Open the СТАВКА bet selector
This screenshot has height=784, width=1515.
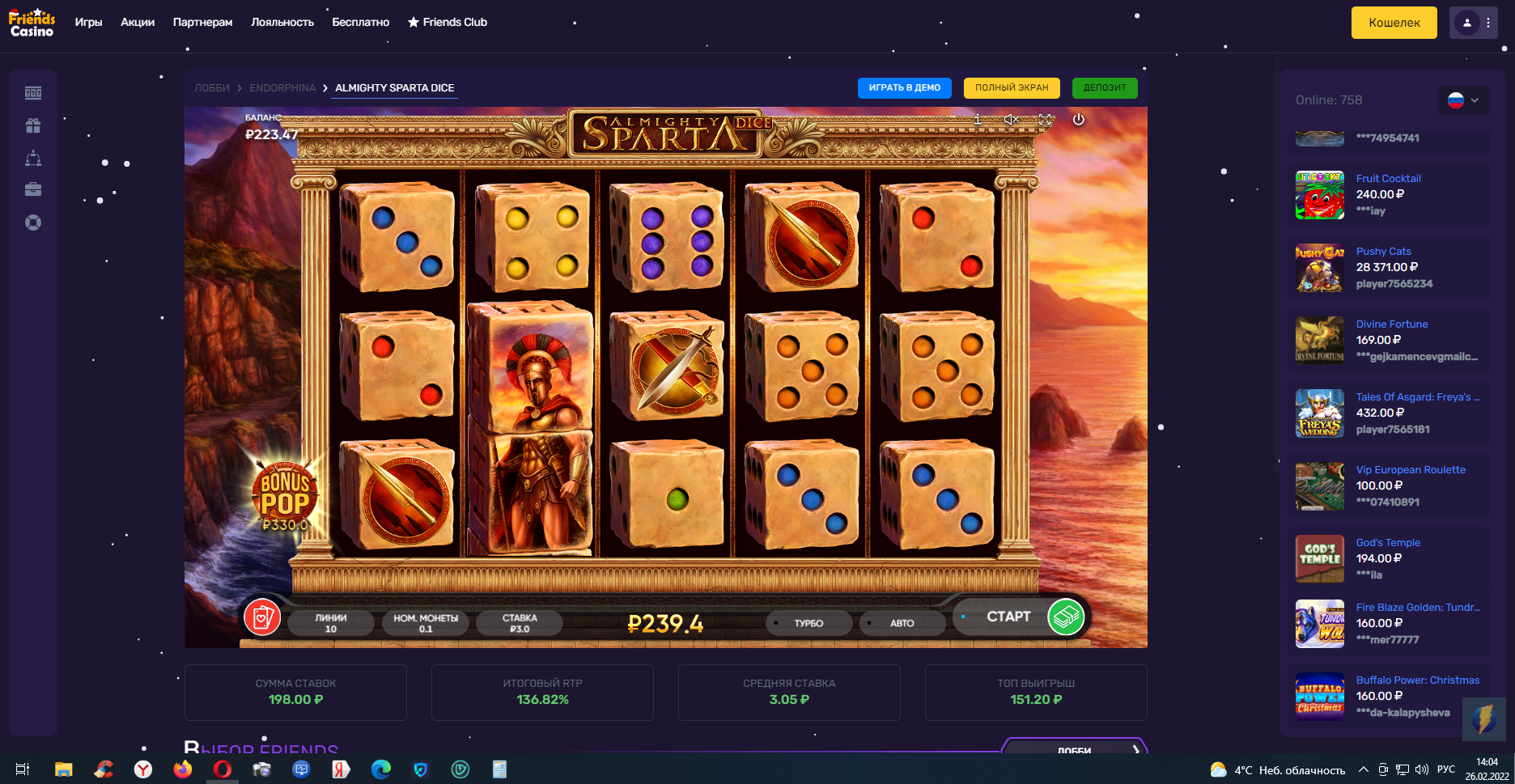coord(519,623)
